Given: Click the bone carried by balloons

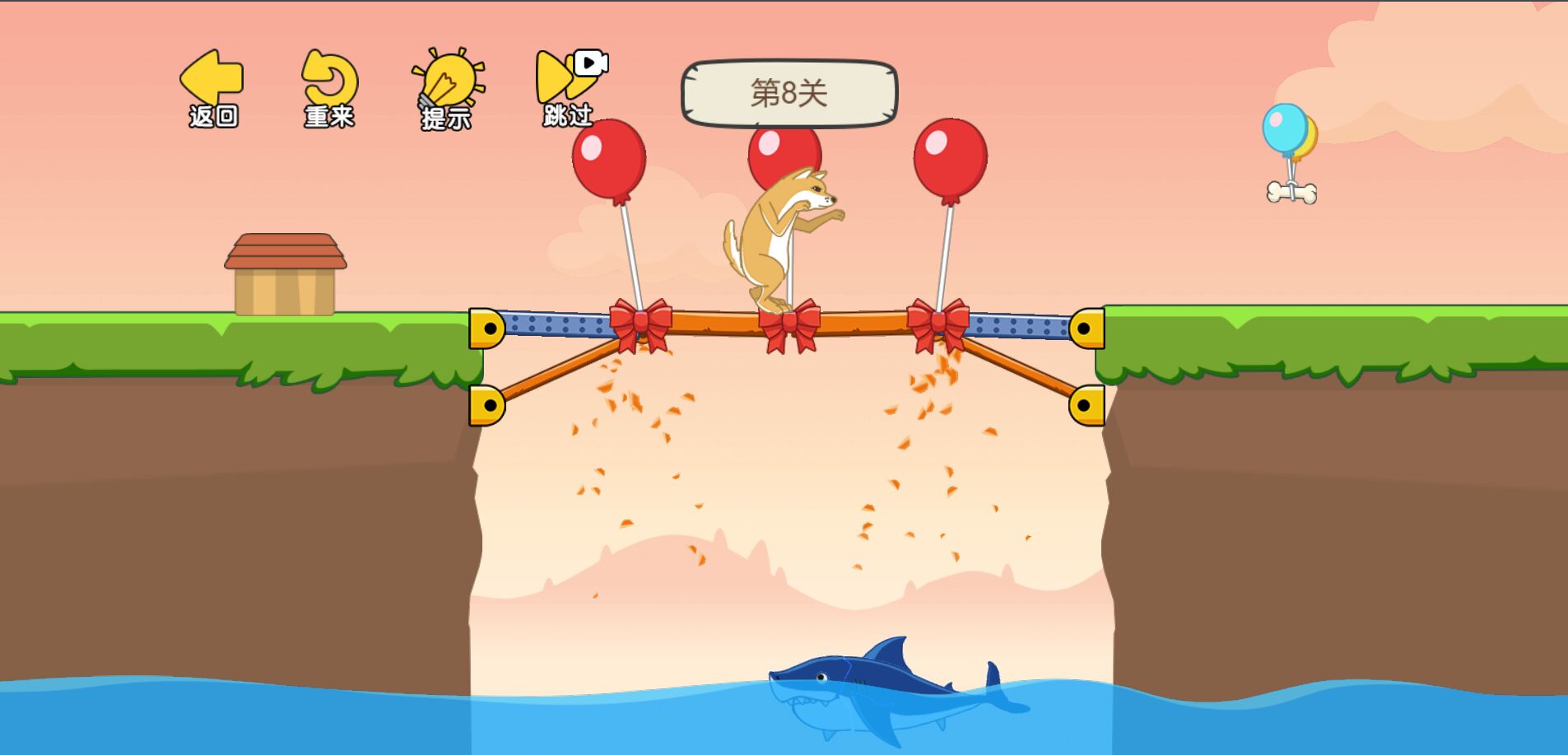Looking at the screenshot, I should point(1292,192).
